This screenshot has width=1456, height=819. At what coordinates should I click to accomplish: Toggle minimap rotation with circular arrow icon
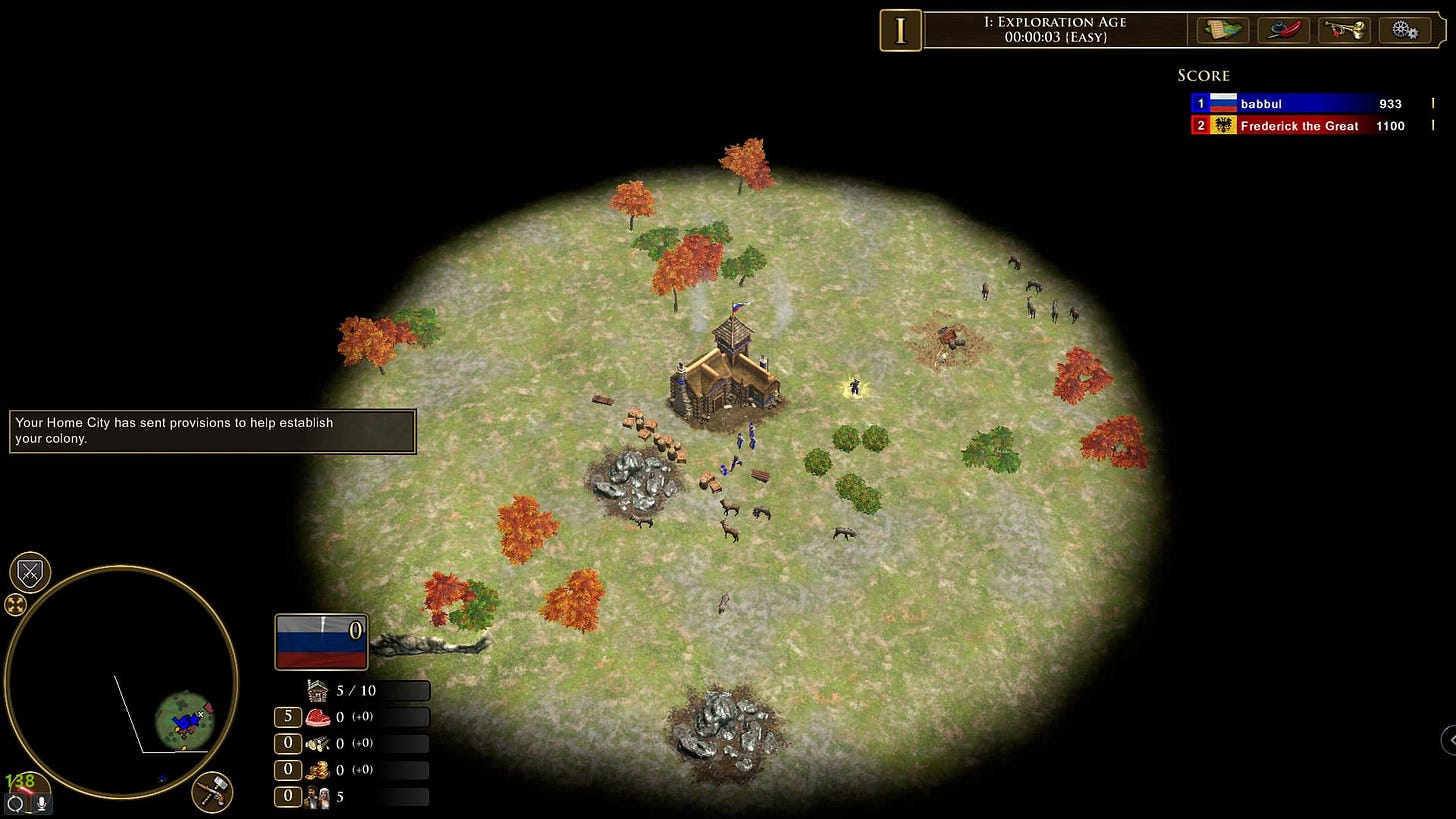tap(15, 803)
